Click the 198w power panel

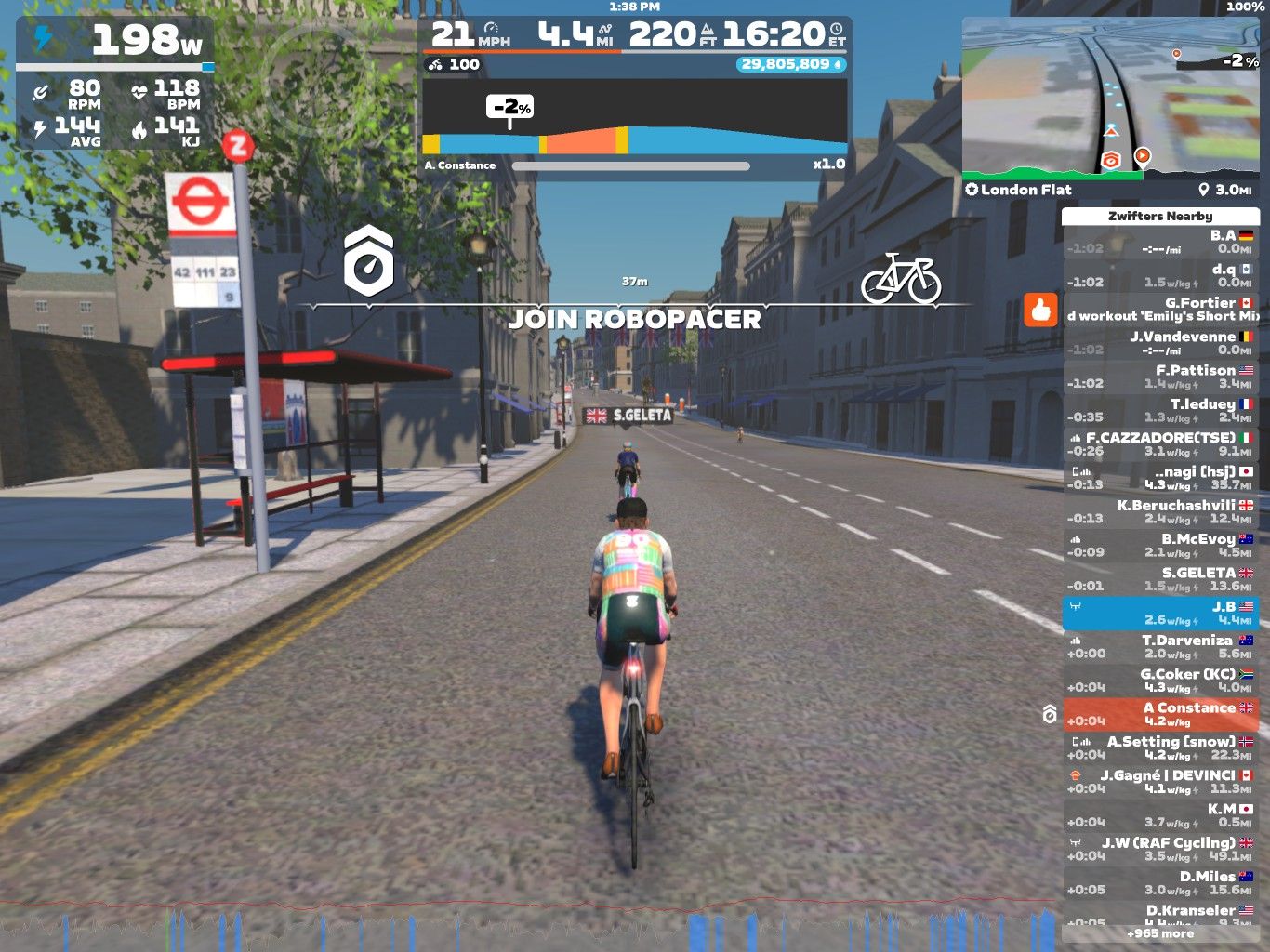pos(115,40)
